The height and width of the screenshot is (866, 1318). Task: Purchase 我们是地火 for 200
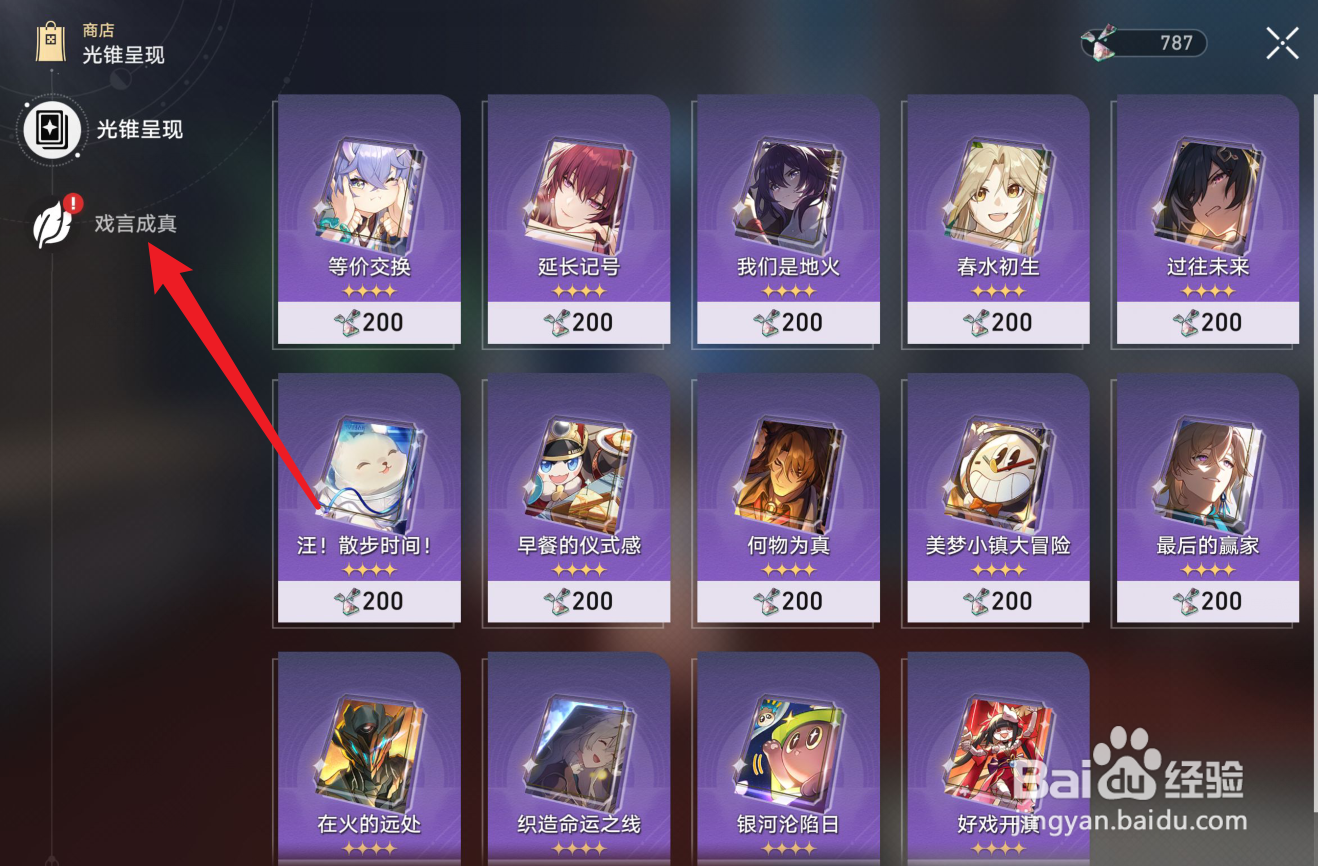click(787, 322)
